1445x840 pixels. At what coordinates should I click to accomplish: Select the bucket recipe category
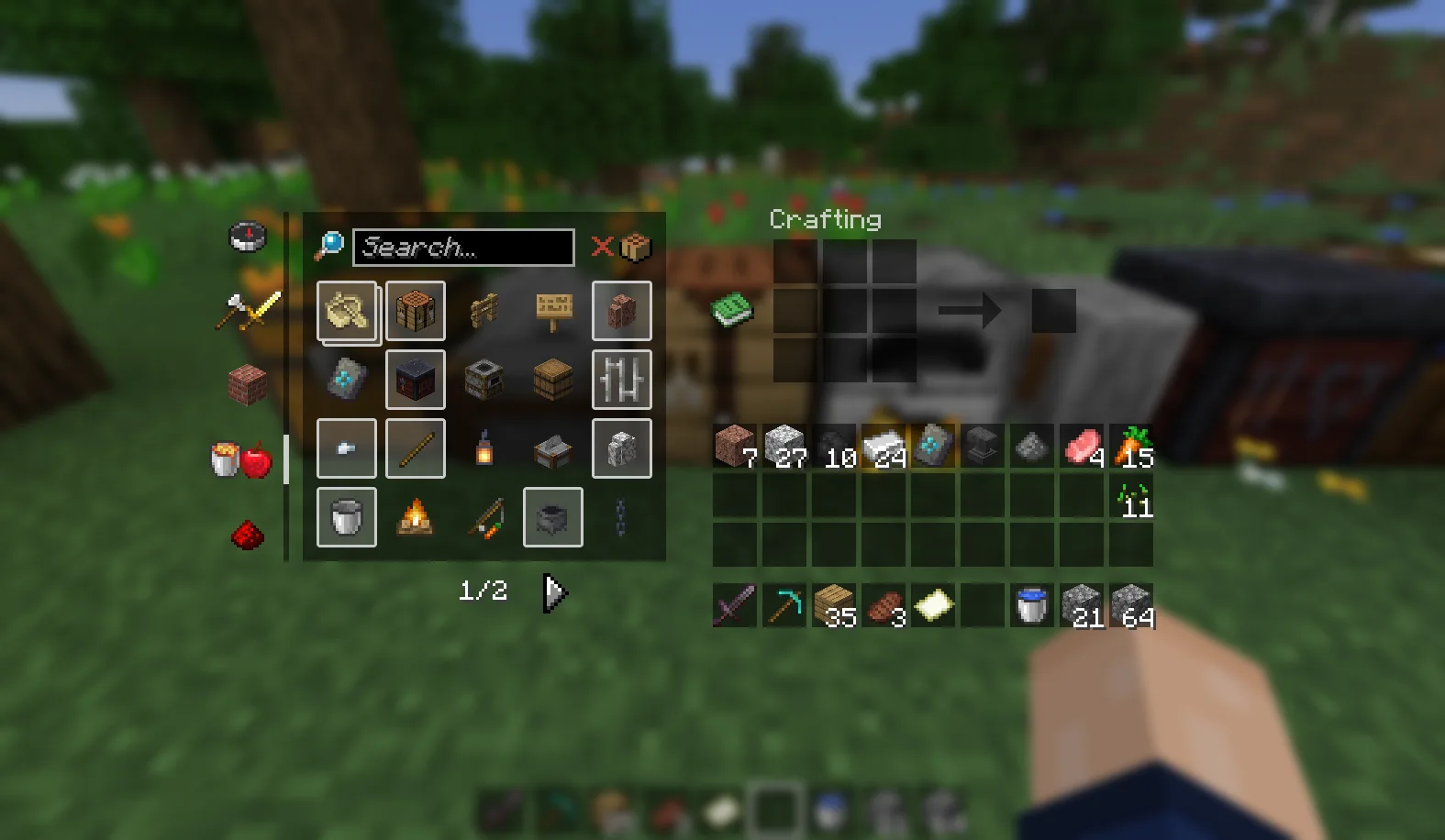347,516
